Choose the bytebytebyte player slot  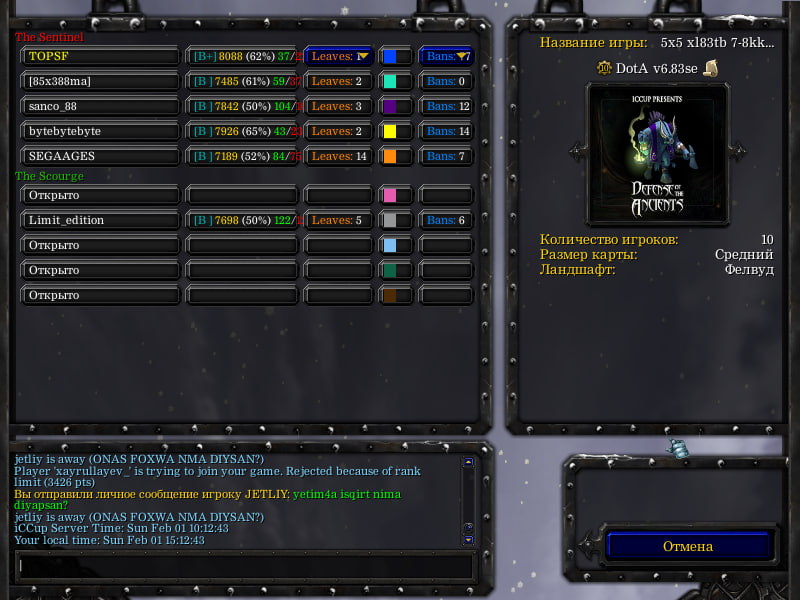click(99, 131)
